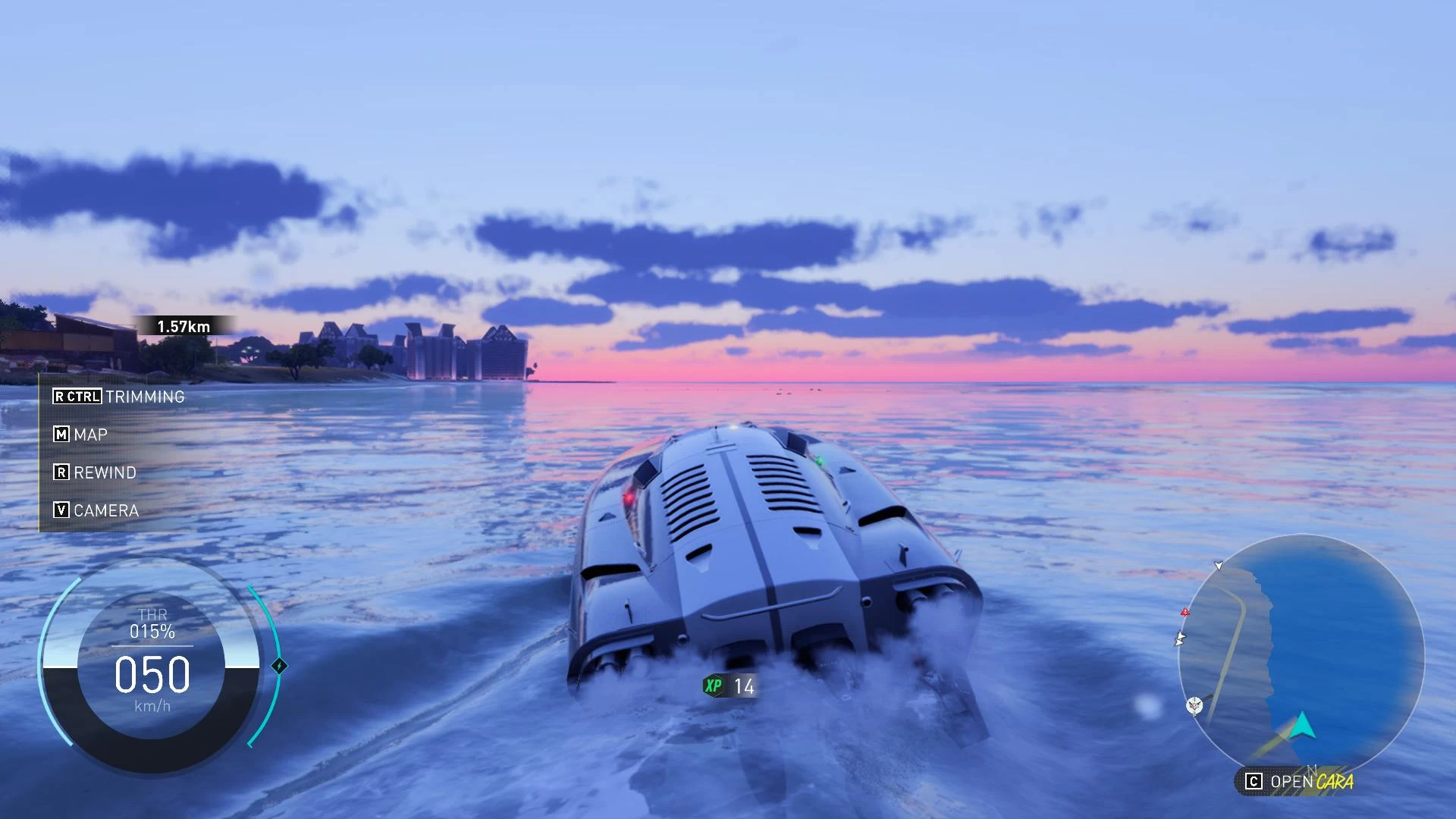Select the Trimming option in the shortcut list

click(119, 397)
